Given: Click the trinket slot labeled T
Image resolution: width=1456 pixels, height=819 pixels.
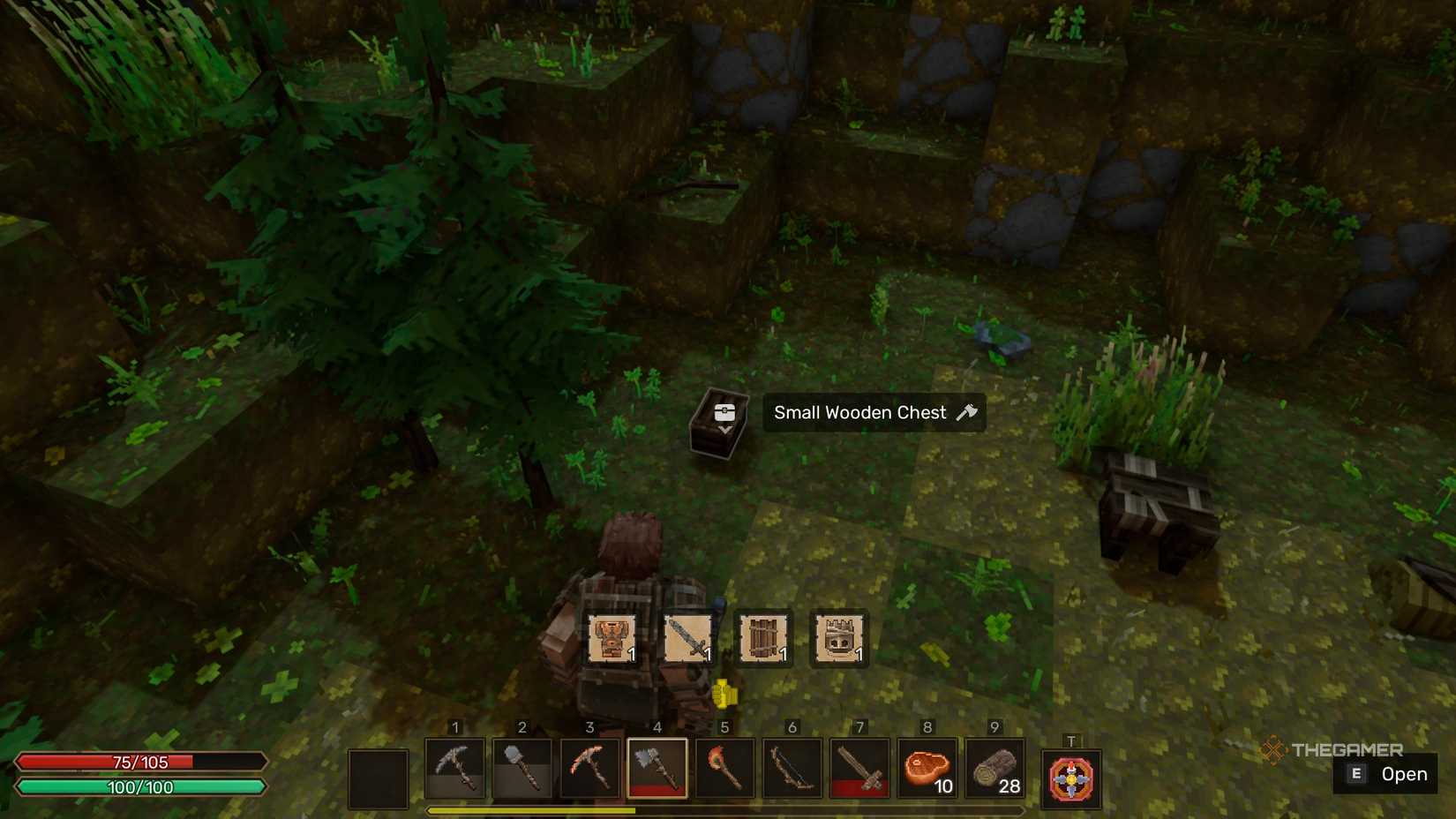Looking at the screenshot, I should coord(1070,777).
